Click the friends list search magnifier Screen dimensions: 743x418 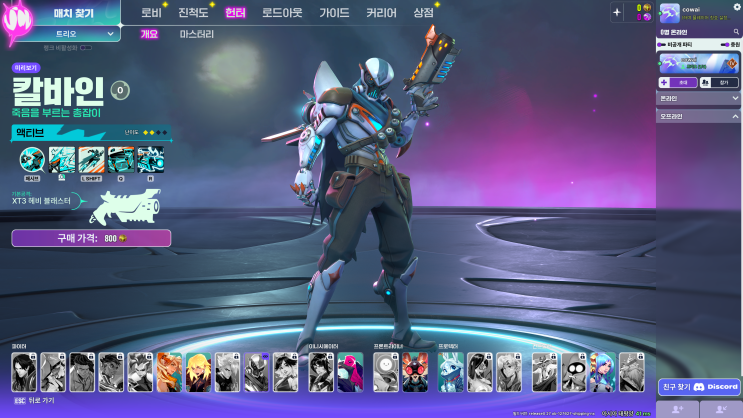736,32
